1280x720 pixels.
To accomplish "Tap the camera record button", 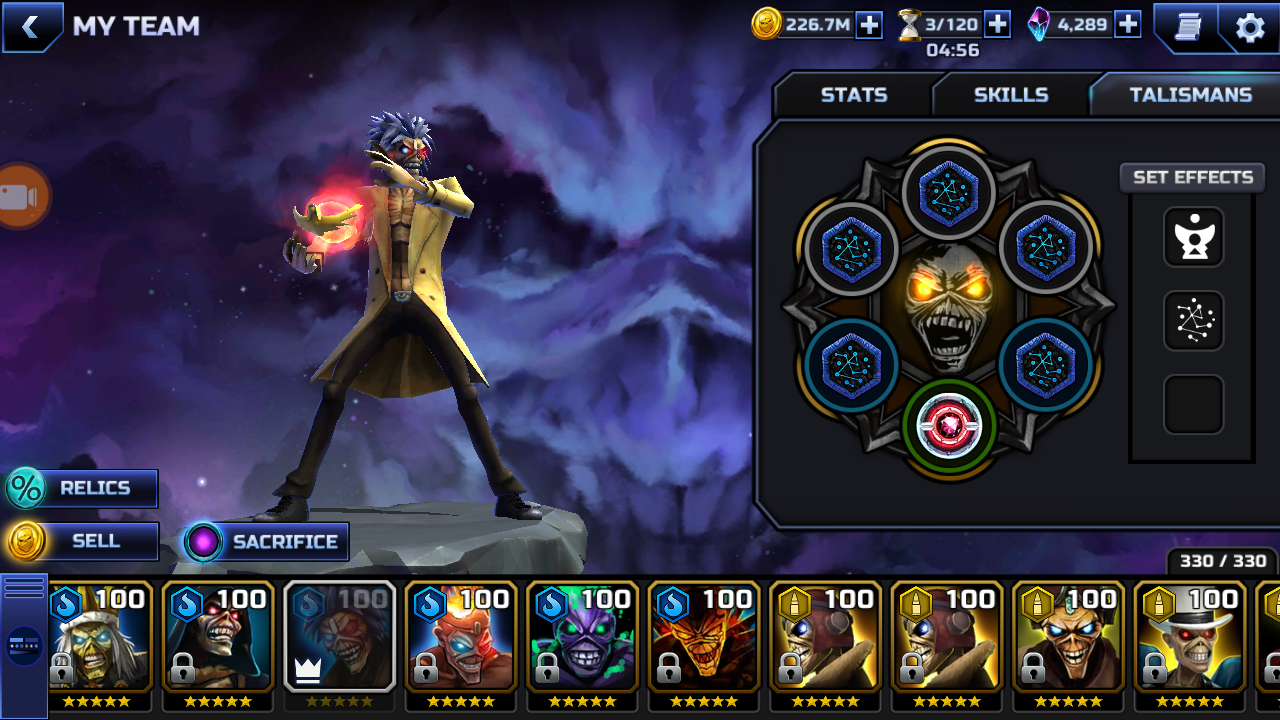I will (20, 196).
